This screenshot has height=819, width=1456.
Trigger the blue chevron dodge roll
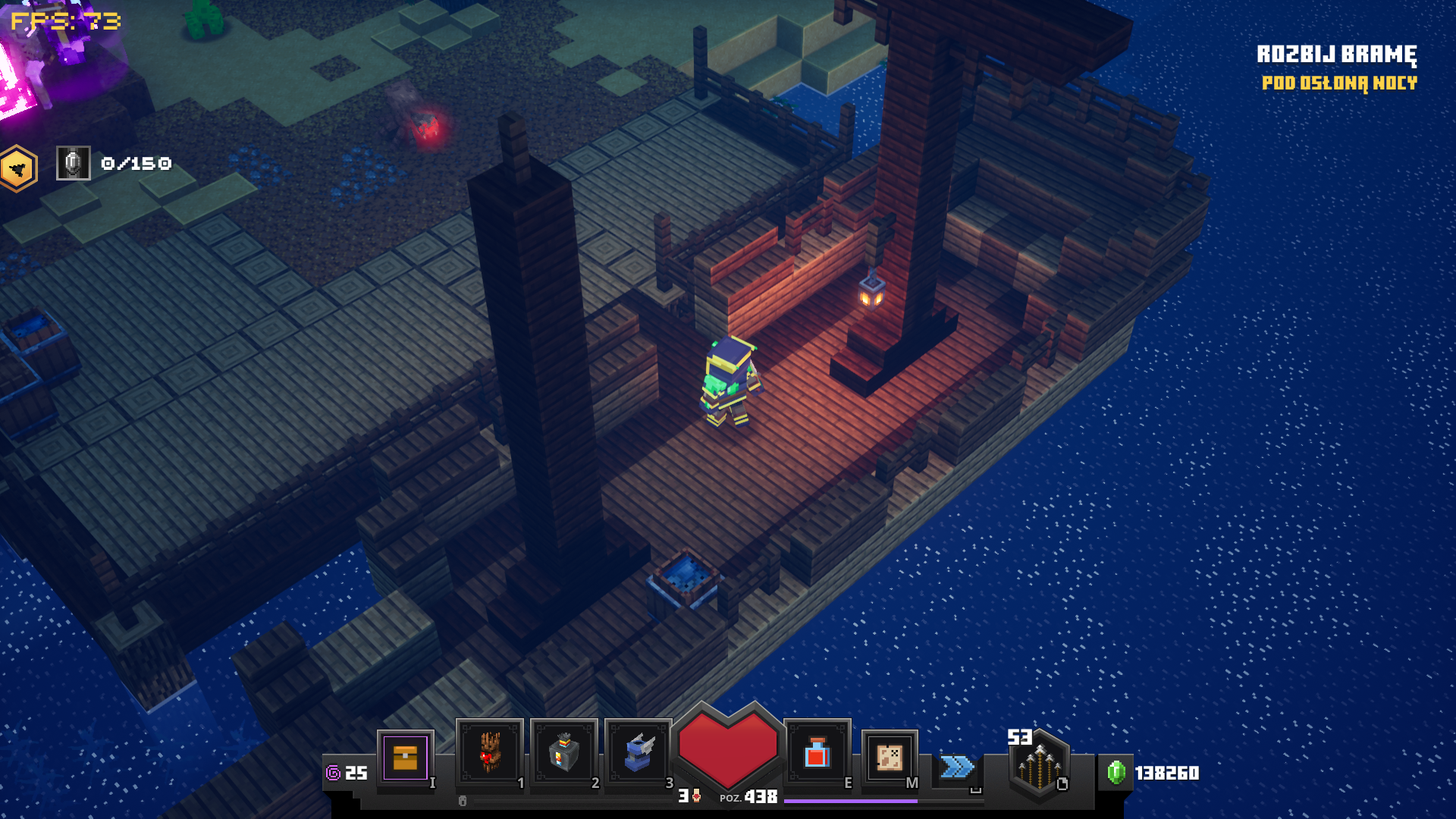point(956,767)
